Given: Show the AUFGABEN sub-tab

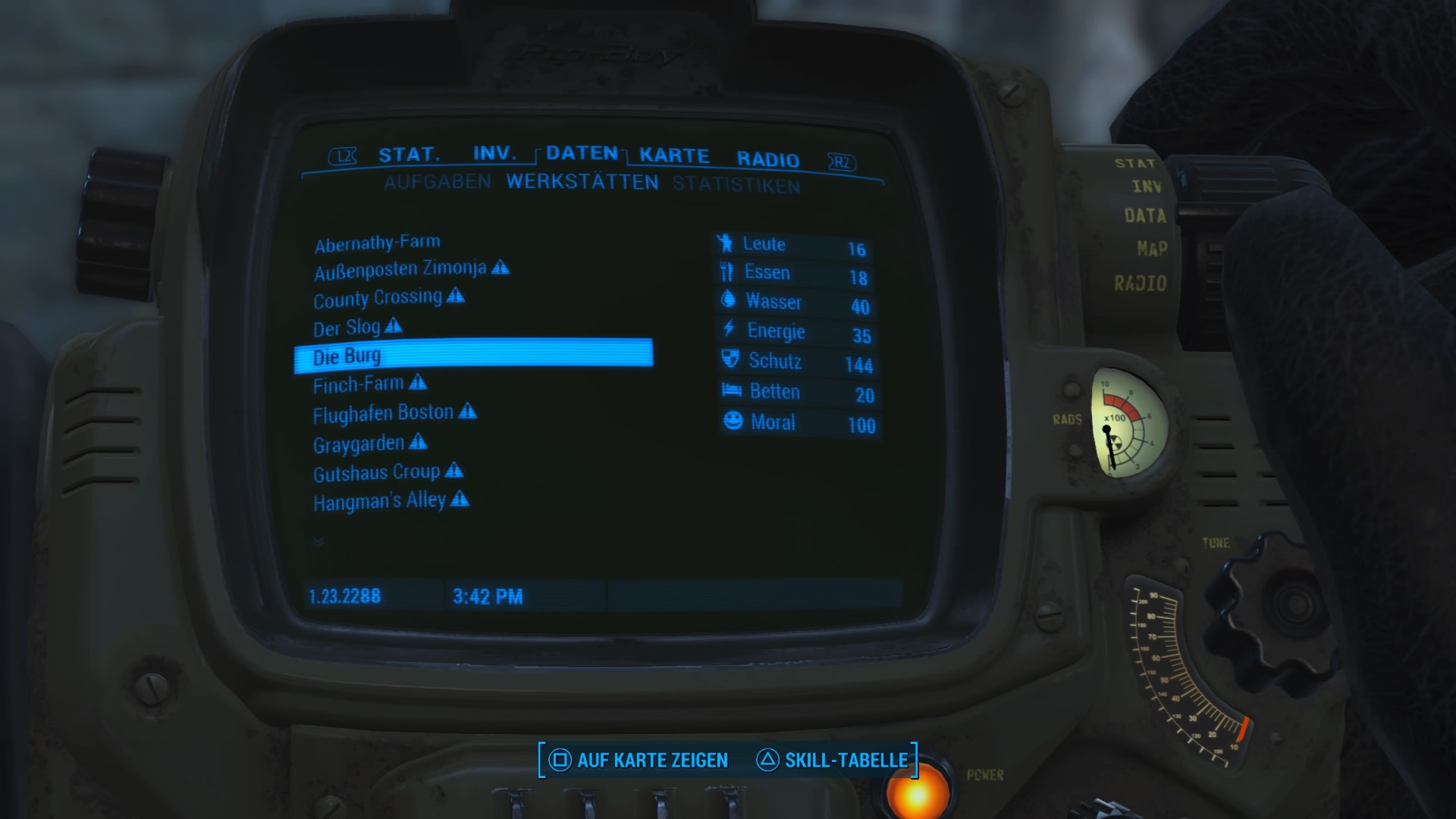Looking at the screenshot, I should pyautogui.click(x=438, y=182).
